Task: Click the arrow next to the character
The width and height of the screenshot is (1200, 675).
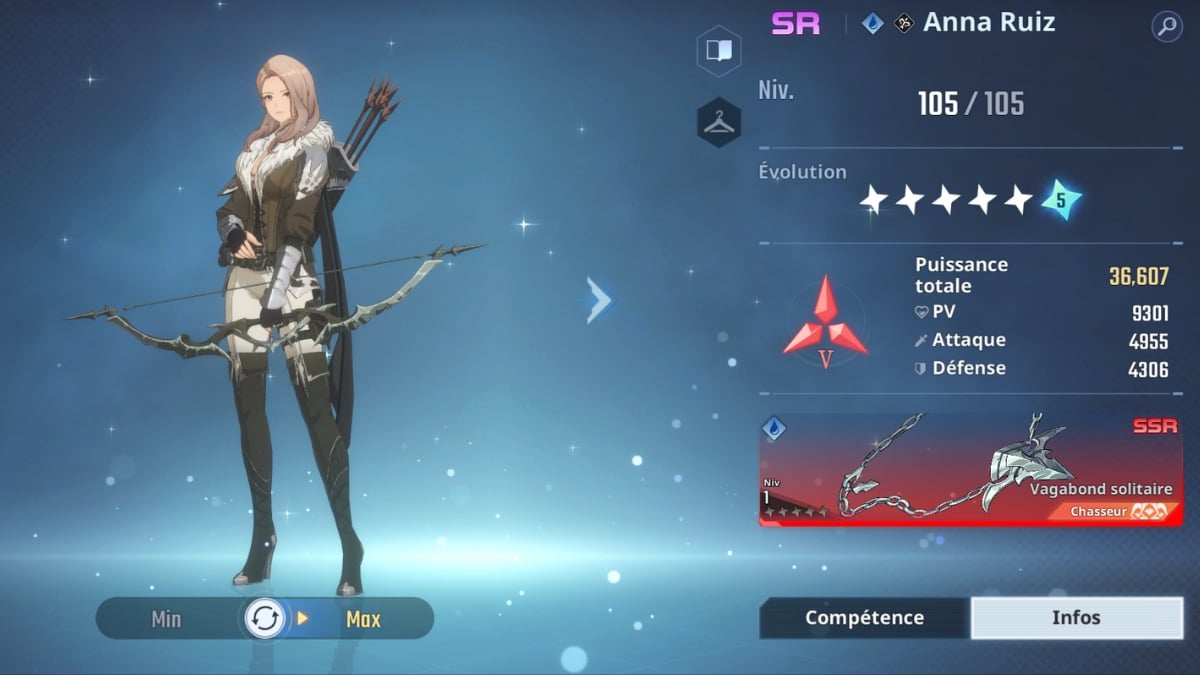Action: click(x=599, y=300)
